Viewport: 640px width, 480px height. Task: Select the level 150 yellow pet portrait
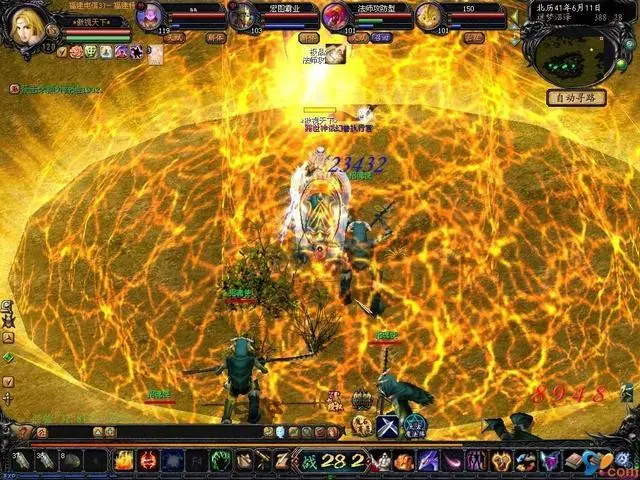click(428, 17)
